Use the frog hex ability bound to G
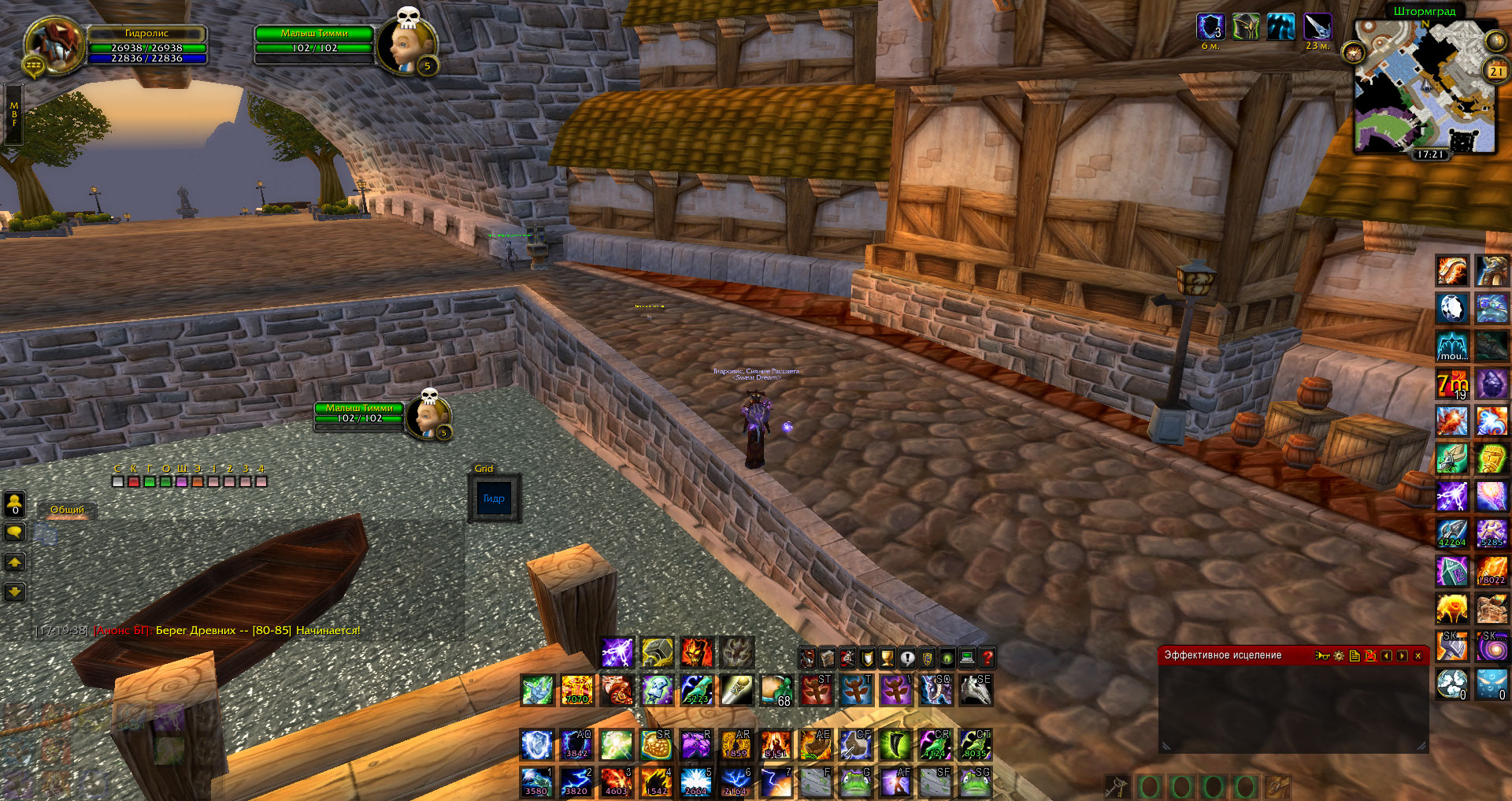The width and height of the screenshot is (1512, 801). point(855,782)
